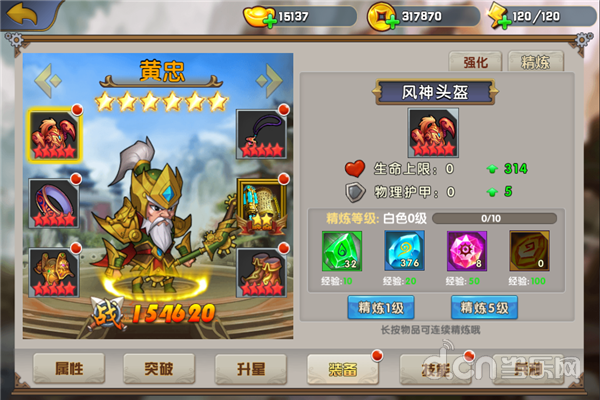Viewport: 600px width, 400px height.
Task: Show the next hero with right arrow
Action: (x=268, y=78)
